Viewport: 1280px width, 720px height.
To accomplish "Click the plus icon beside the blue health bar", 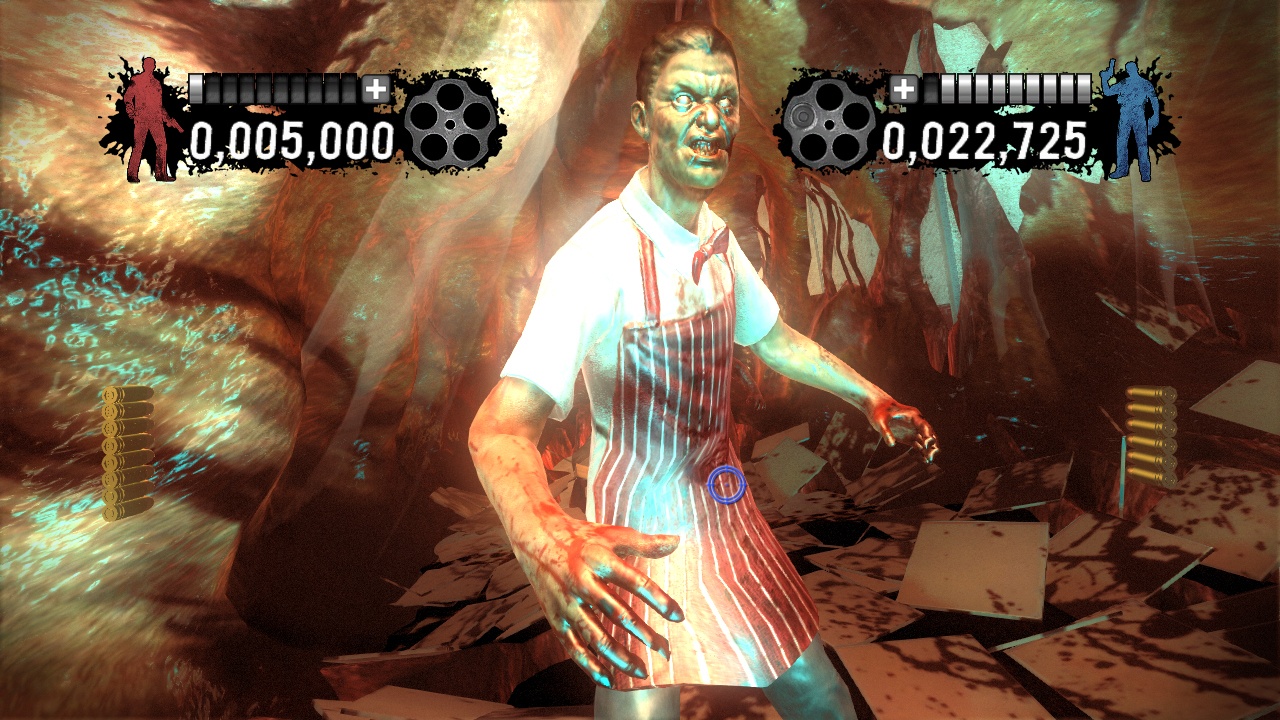I will coord(905,88).
